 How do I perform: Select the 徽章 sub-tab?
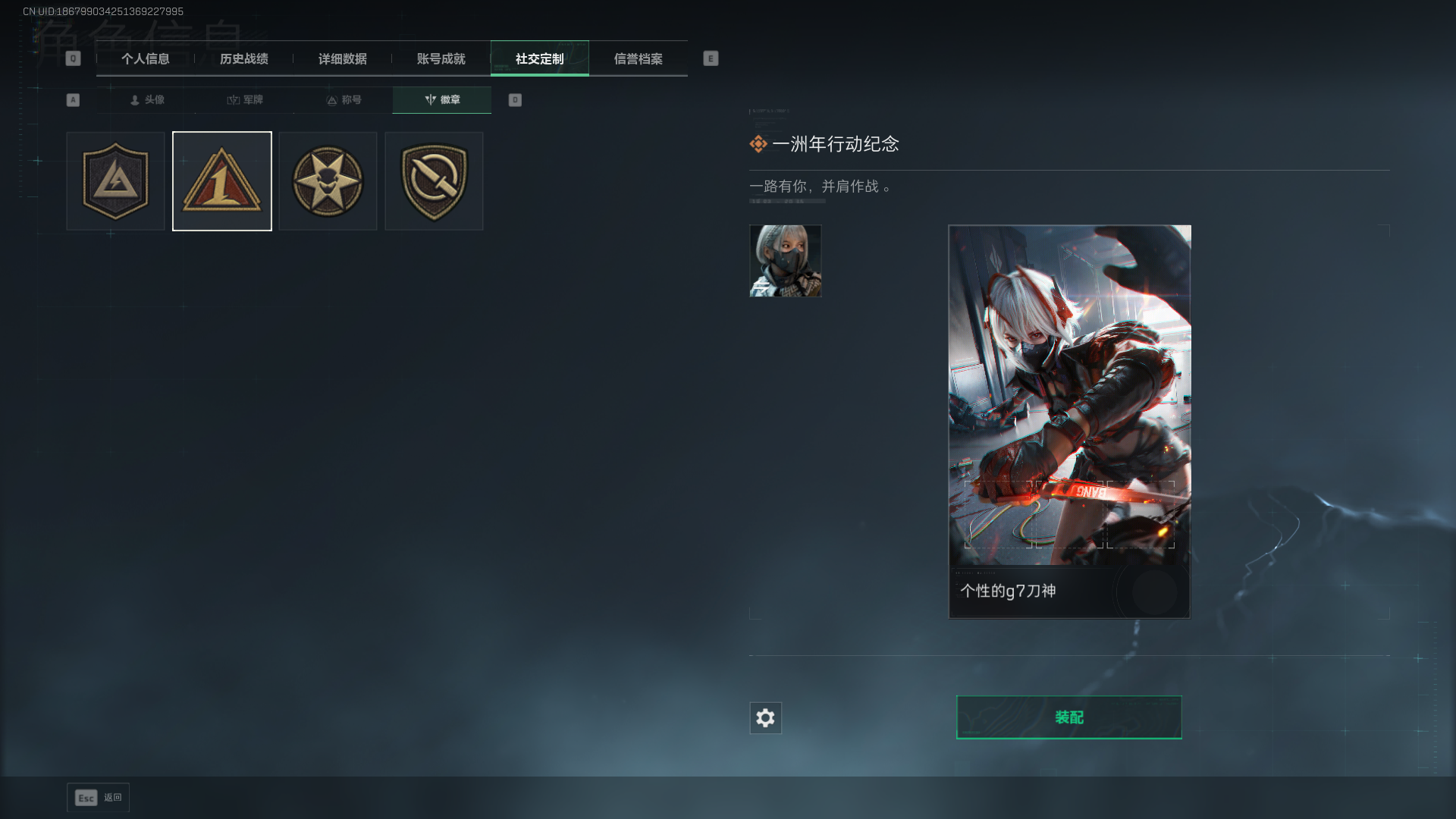(x=442, y=100)
